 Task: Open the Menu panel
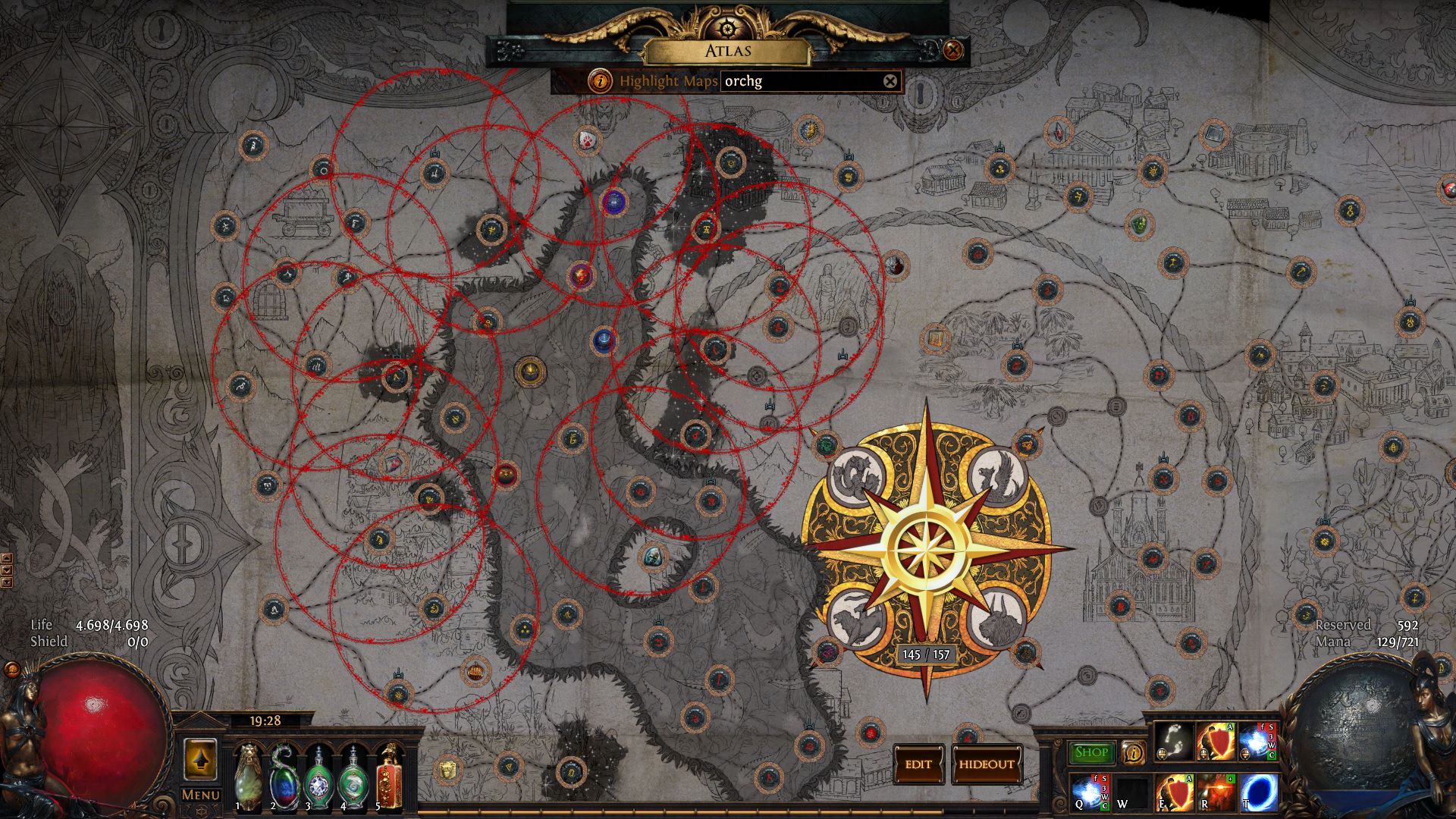point(200,795)
